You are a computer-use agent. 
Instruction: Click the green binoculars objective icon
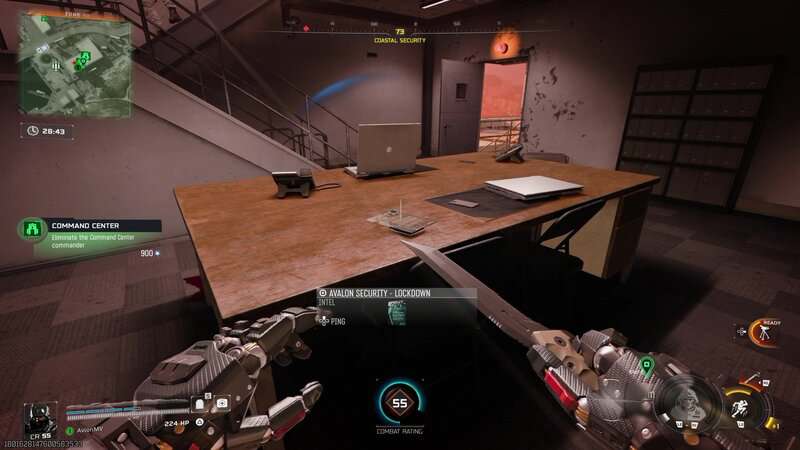[33, 228]
